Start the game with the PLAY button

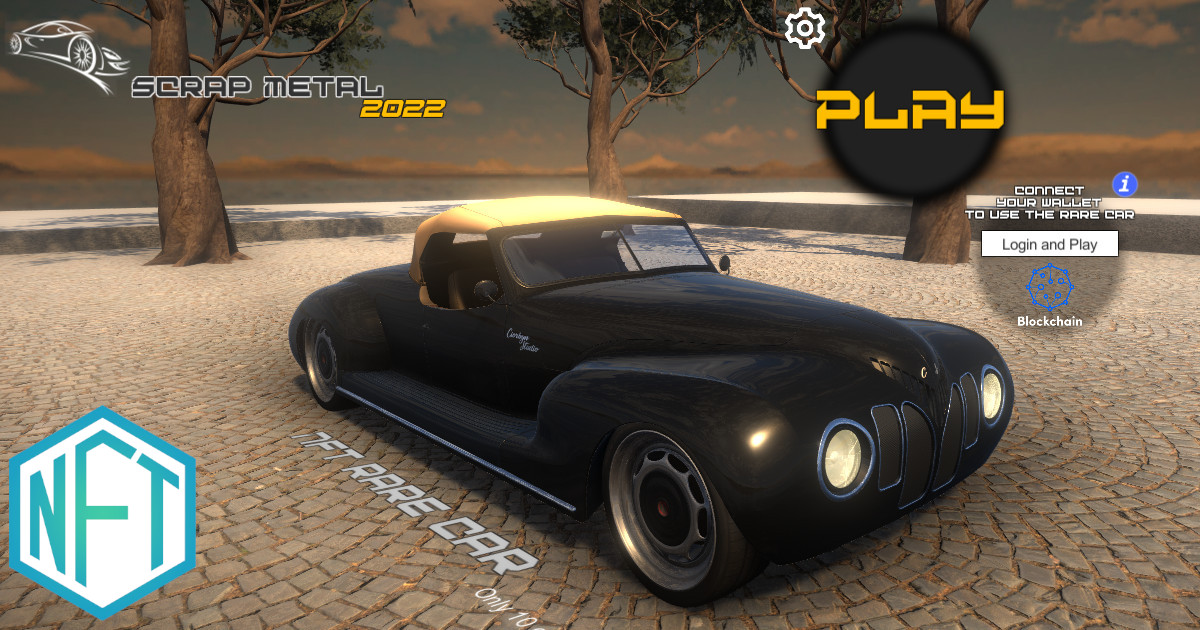(909, 109)
